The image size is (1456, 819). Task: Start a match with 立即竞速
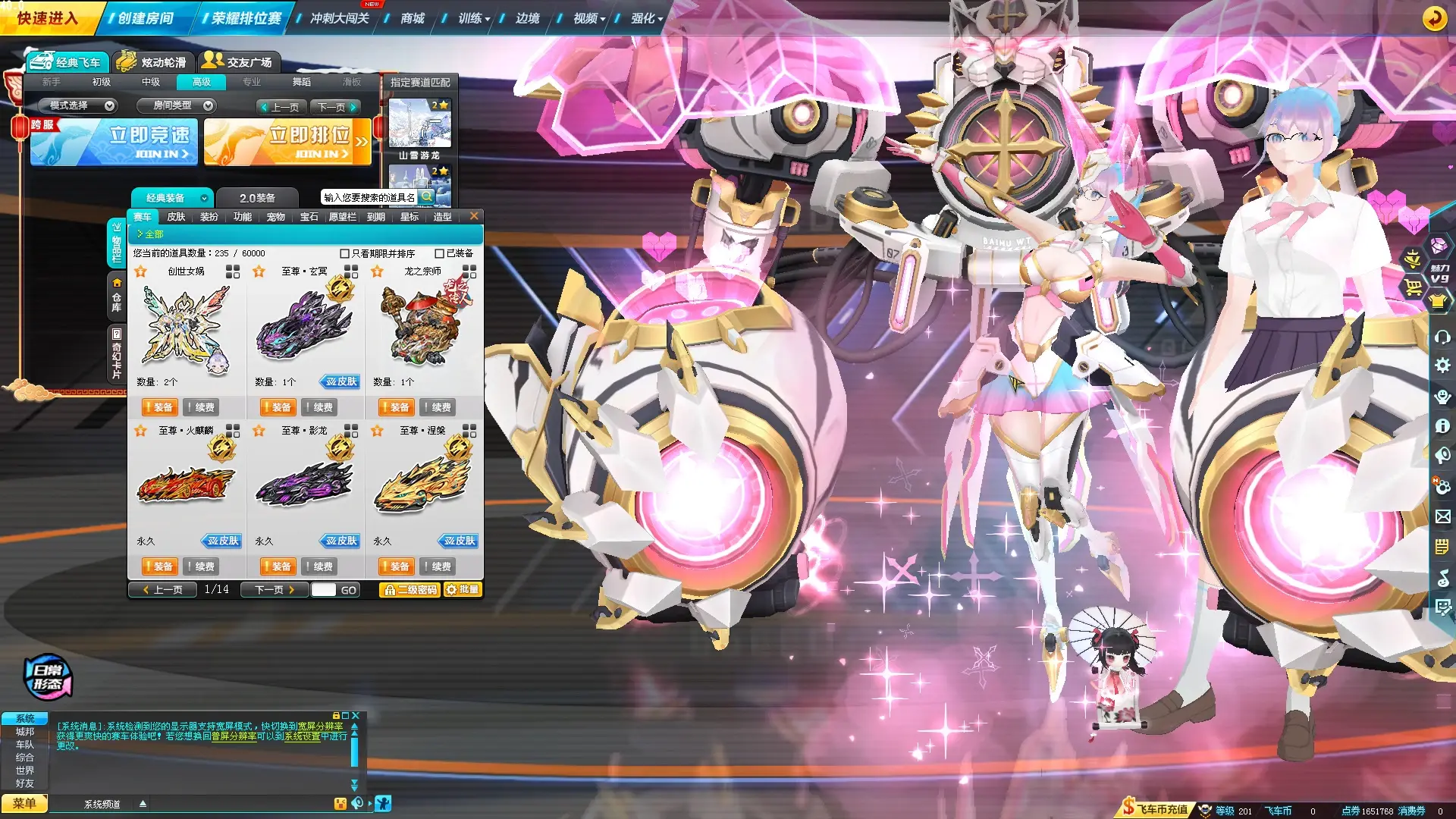point(114,142)
